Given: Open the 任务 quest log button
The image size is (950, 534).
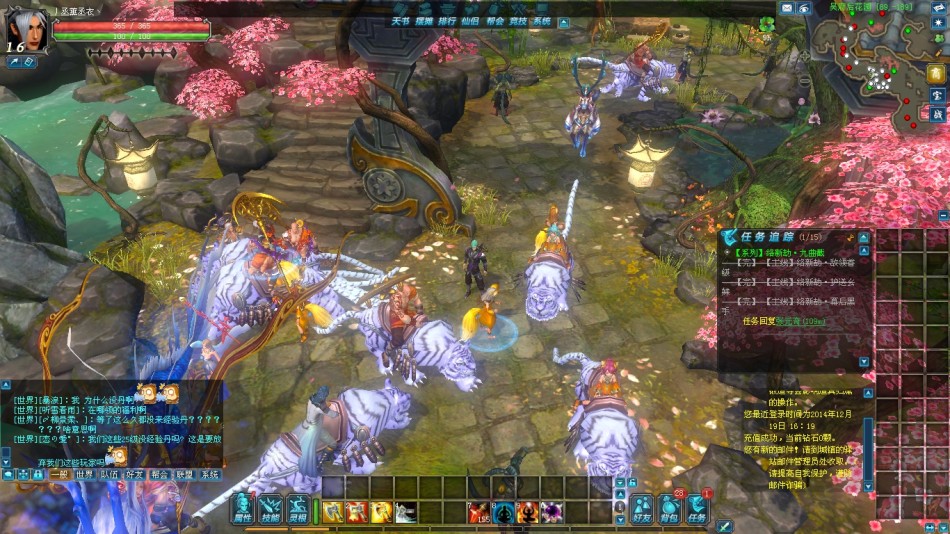Looking at the screenshot, I should click(x=697, y=510).
